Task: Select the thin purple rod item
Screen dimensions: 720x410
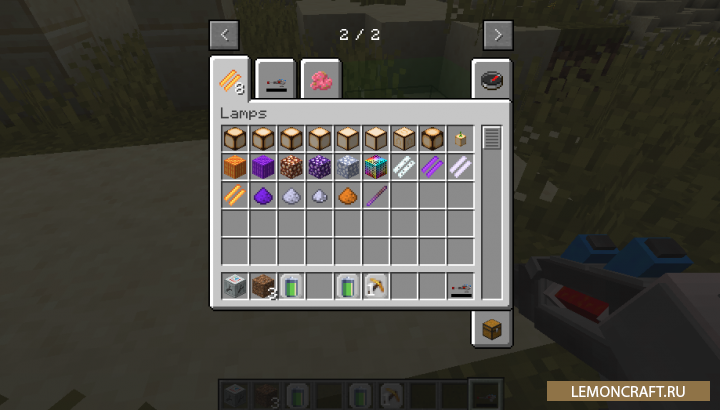Action: 376,195
